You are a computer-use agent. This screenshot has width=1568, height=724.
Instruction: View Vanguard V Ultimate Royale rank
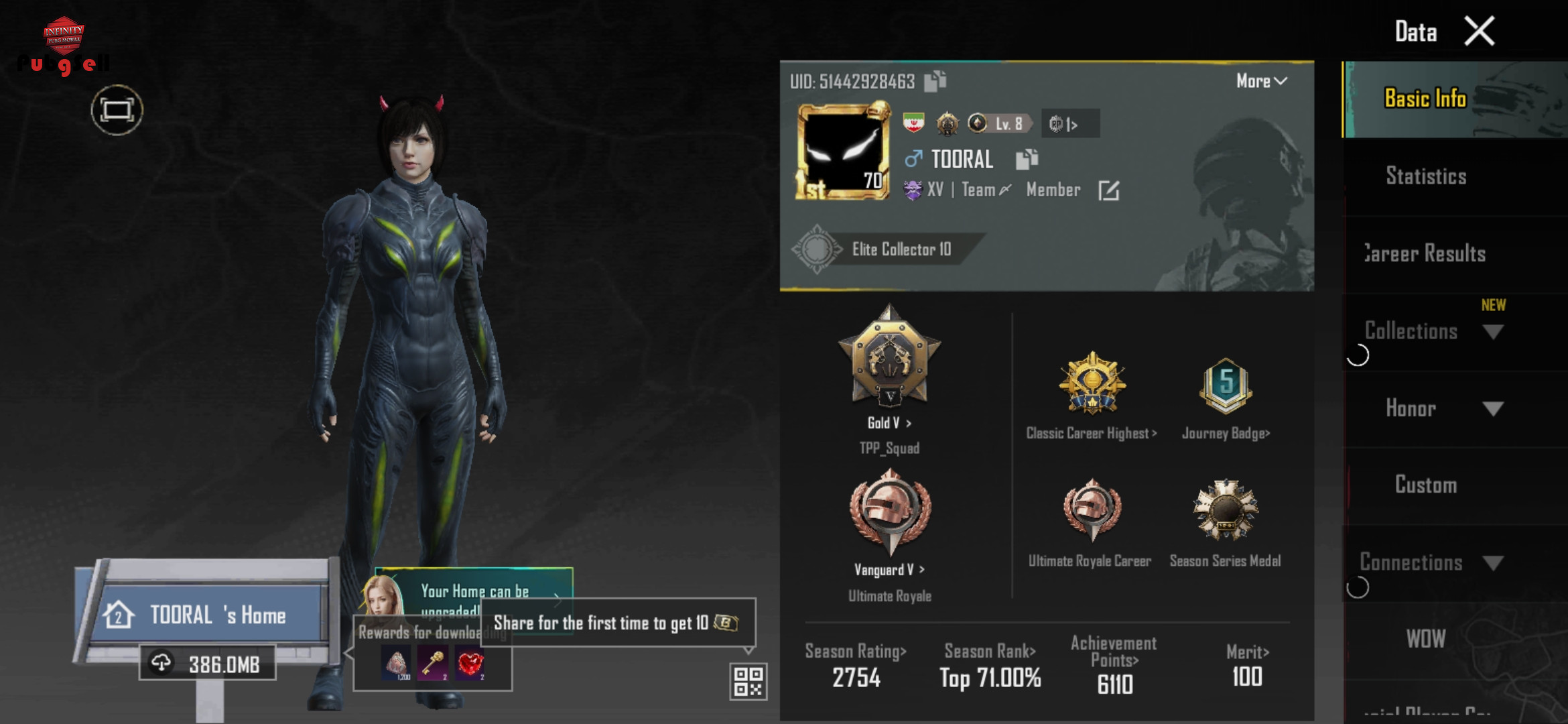(889, 569)
